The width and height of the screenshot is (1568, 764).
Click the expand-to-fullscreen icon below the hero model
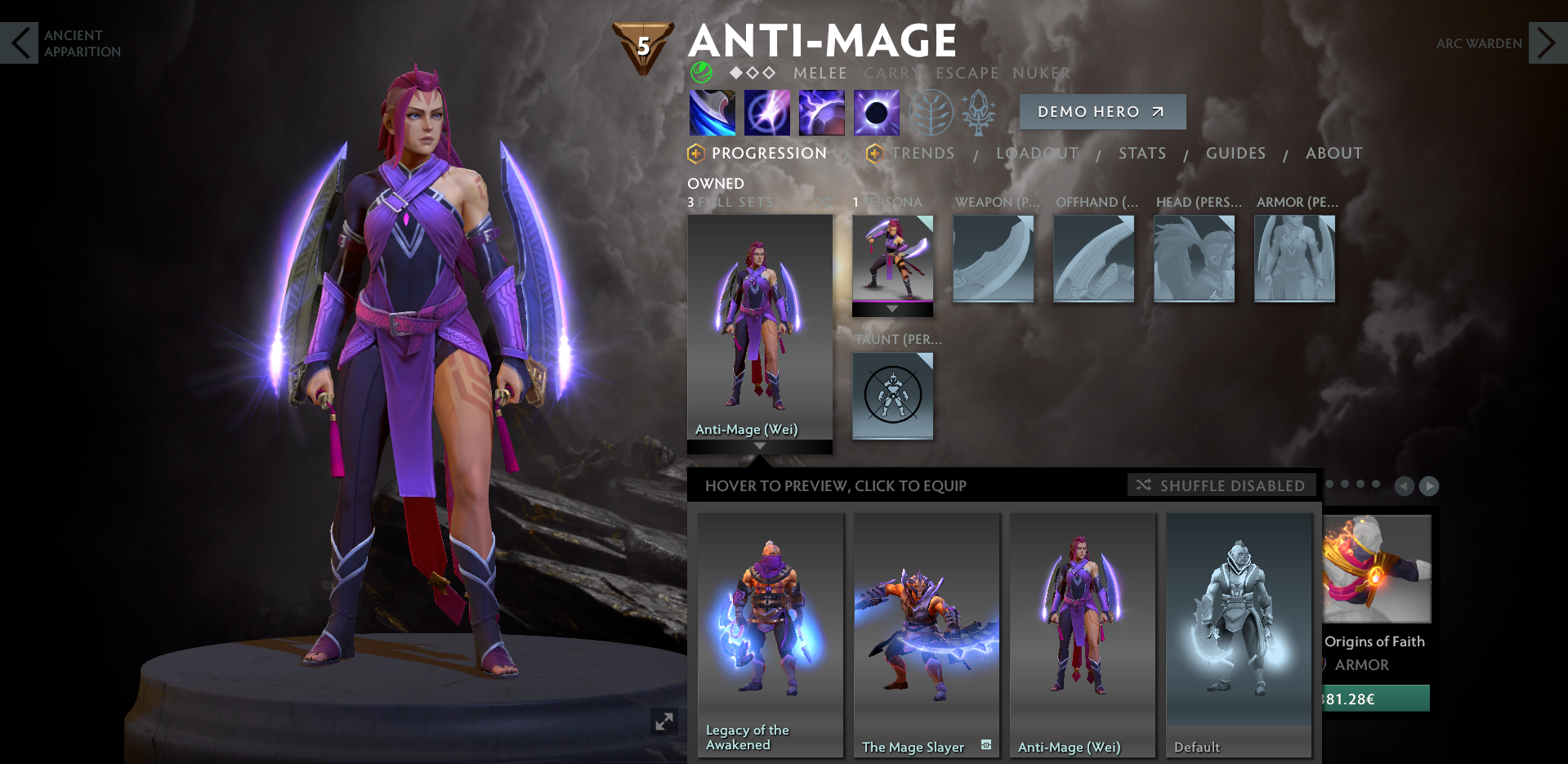[663, 722]
